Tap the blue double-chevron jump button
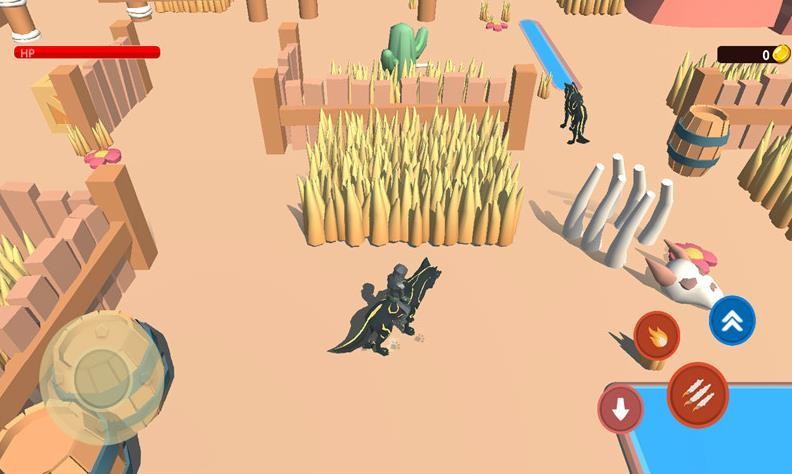792x474 pixels. (732, 320)
